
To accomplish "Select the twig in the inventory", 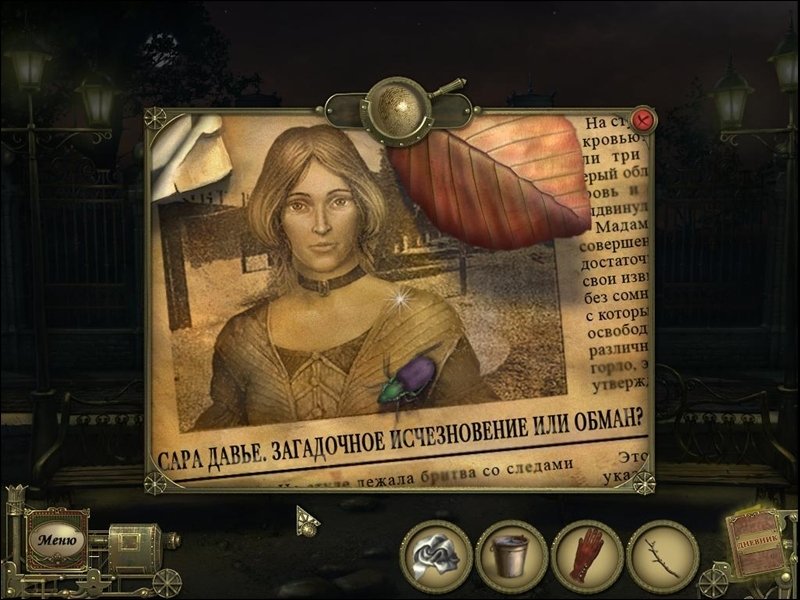I will coord(662,555).
